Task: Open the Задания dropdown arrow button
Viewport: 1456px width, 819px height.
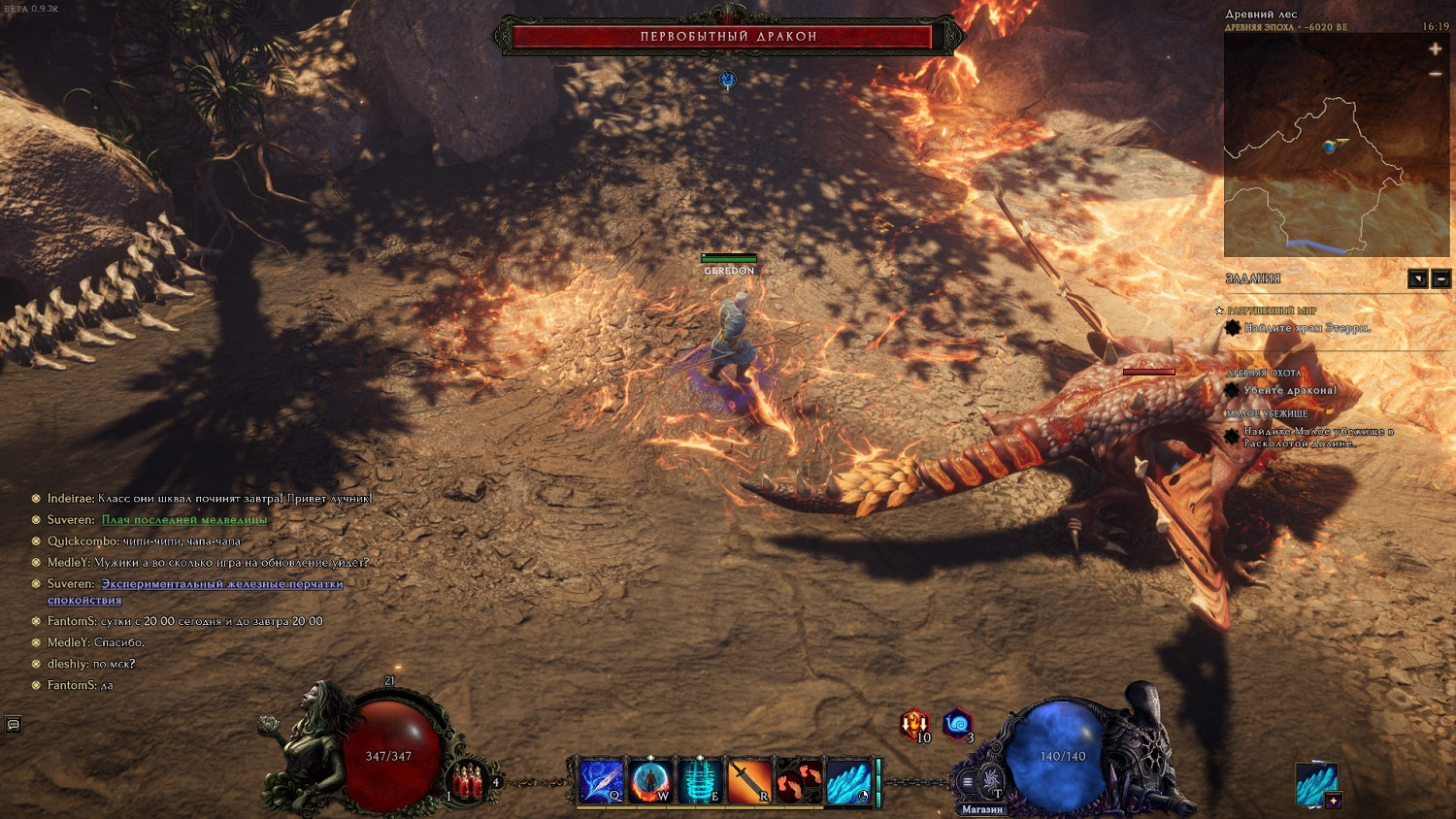Action: point(1417,279)
